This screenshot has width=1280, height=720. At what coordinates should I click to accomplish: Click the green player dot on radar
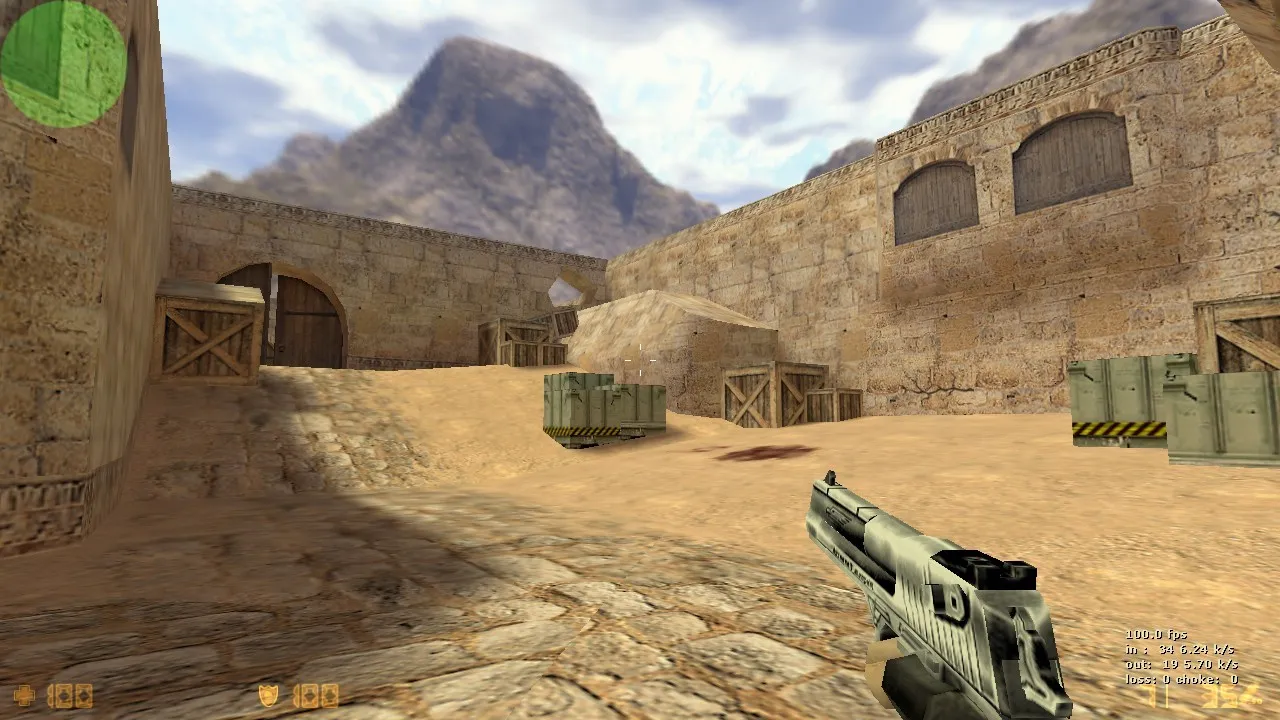(x=62, y=62)
